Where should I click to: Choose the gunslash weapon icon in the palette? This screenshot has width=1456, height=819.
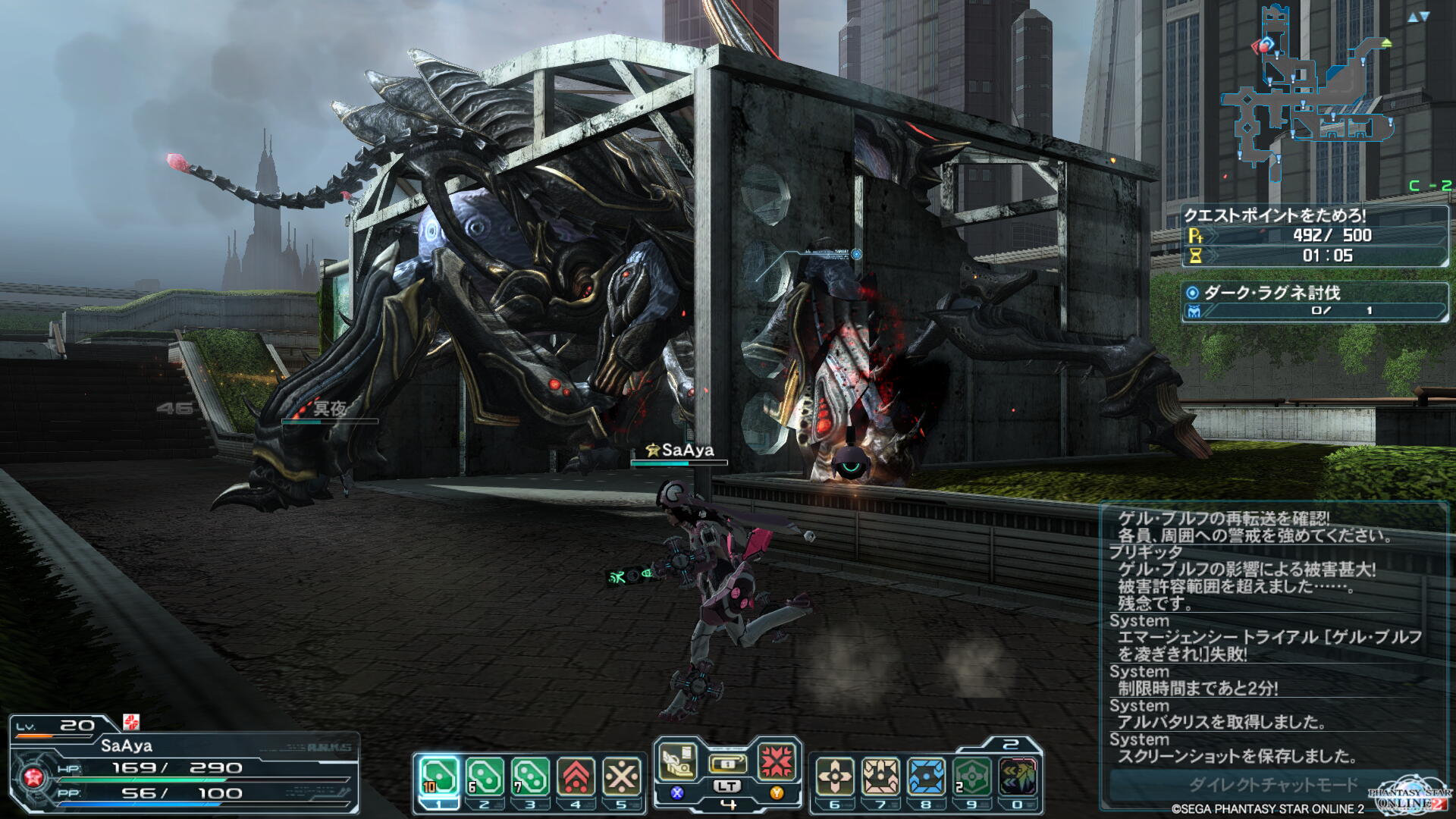[x=677, y=761]
